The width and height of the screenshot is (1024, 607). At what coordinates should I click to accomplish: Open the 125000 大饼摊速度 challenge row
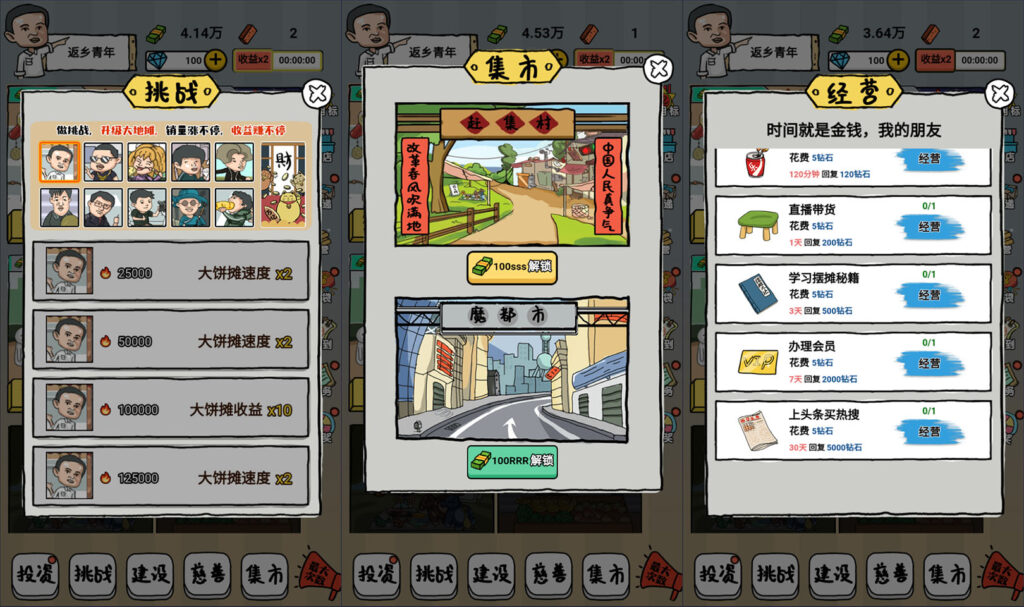click(x=171, y=477)
